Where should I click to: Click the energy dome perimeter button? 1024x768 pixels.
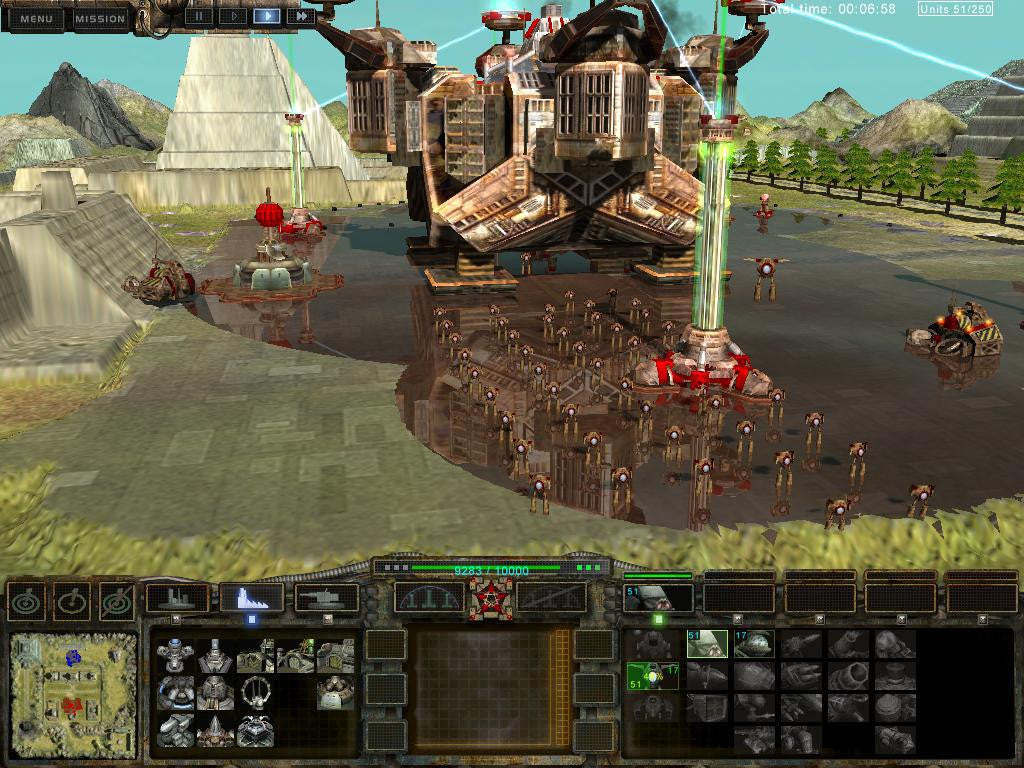point(429,598)
